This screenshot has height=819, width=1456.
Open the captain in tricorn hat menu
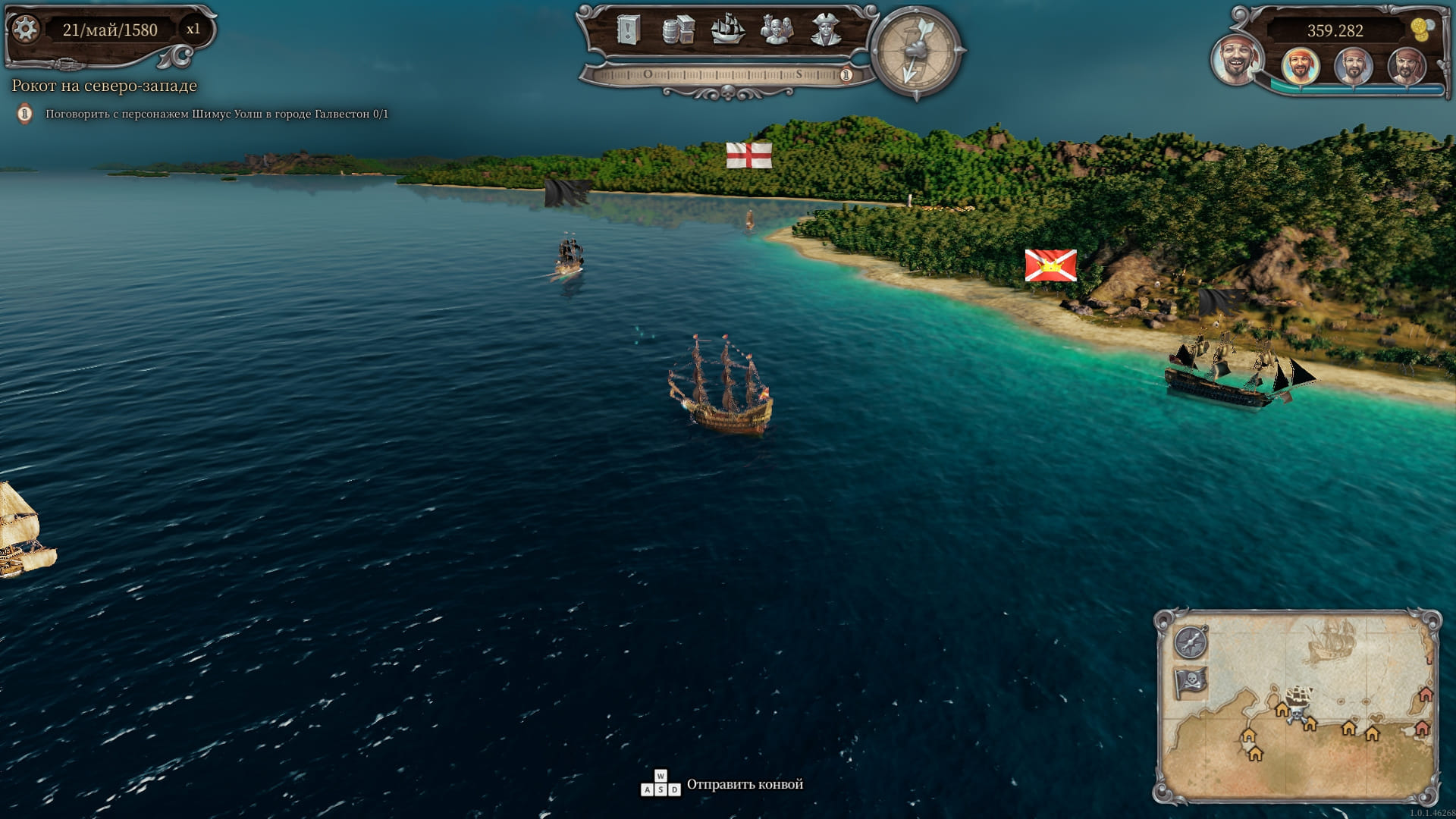pyautogui.click(x=826, y=30)
